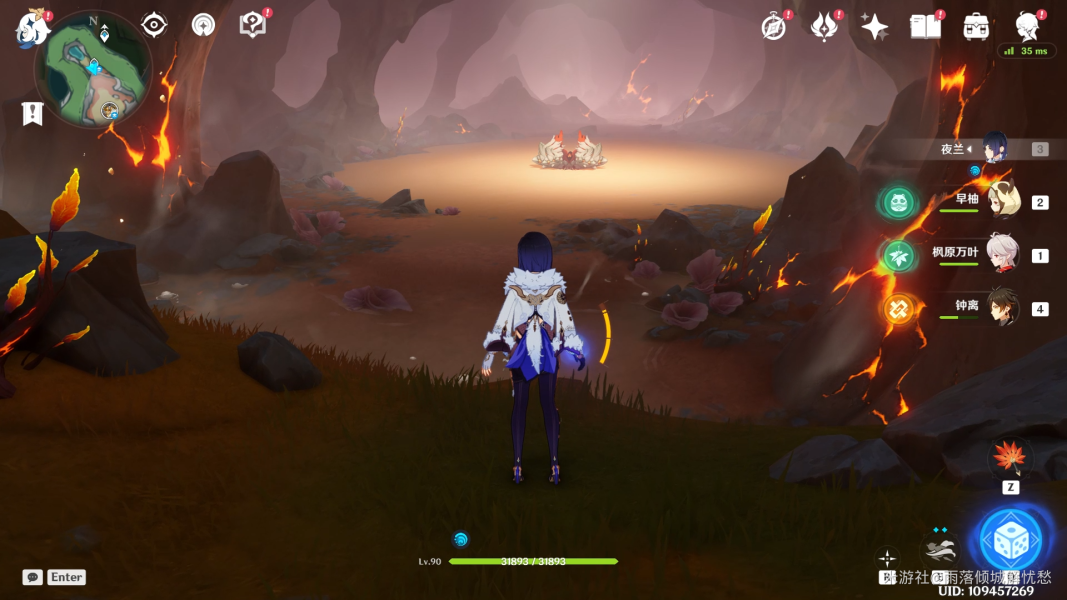The height and width of the screenshot is (600, 1067).
Task: Open the chat speech bubble
Action: [32, 577]
